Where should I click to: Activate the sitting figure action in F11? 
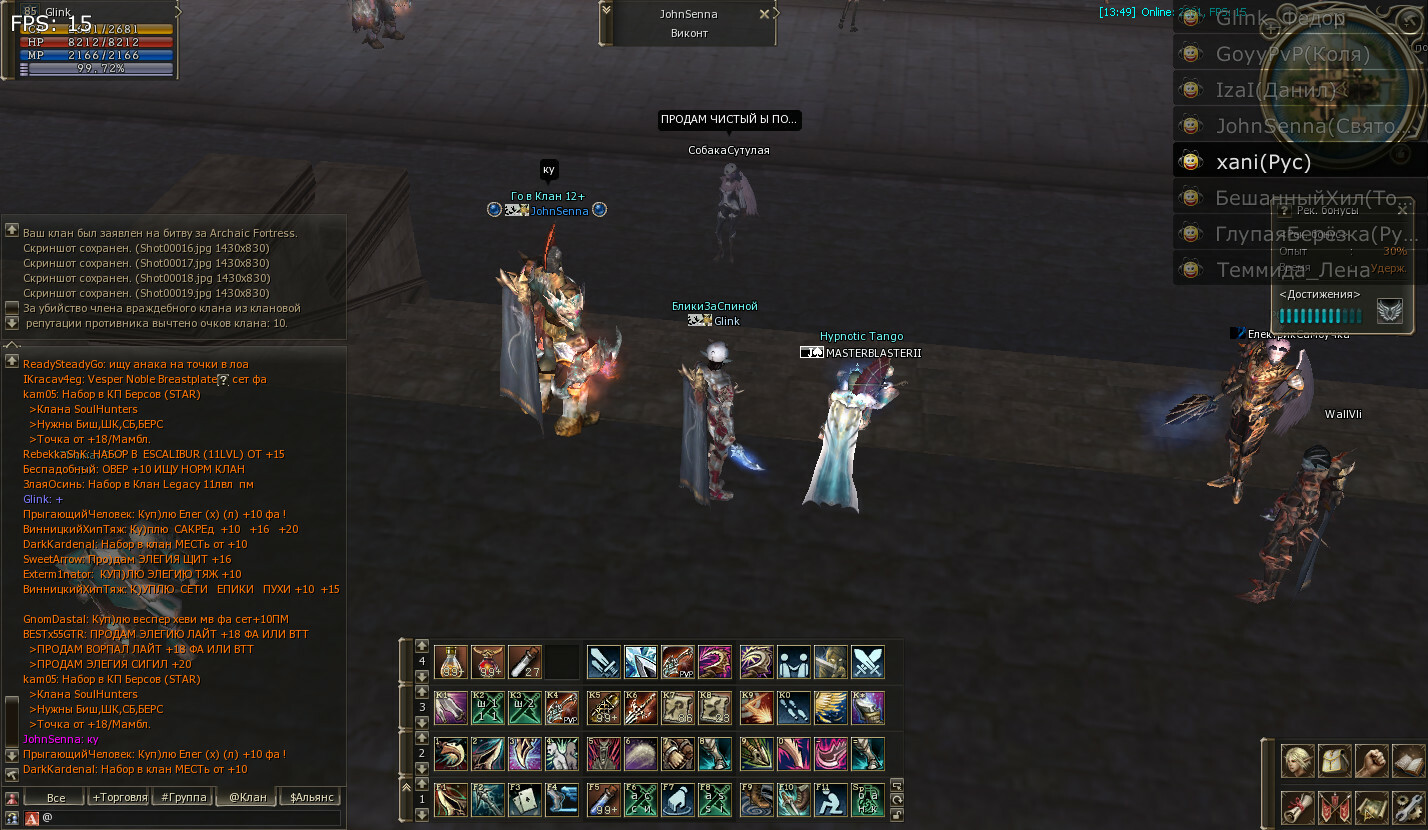tap(830, 799)
